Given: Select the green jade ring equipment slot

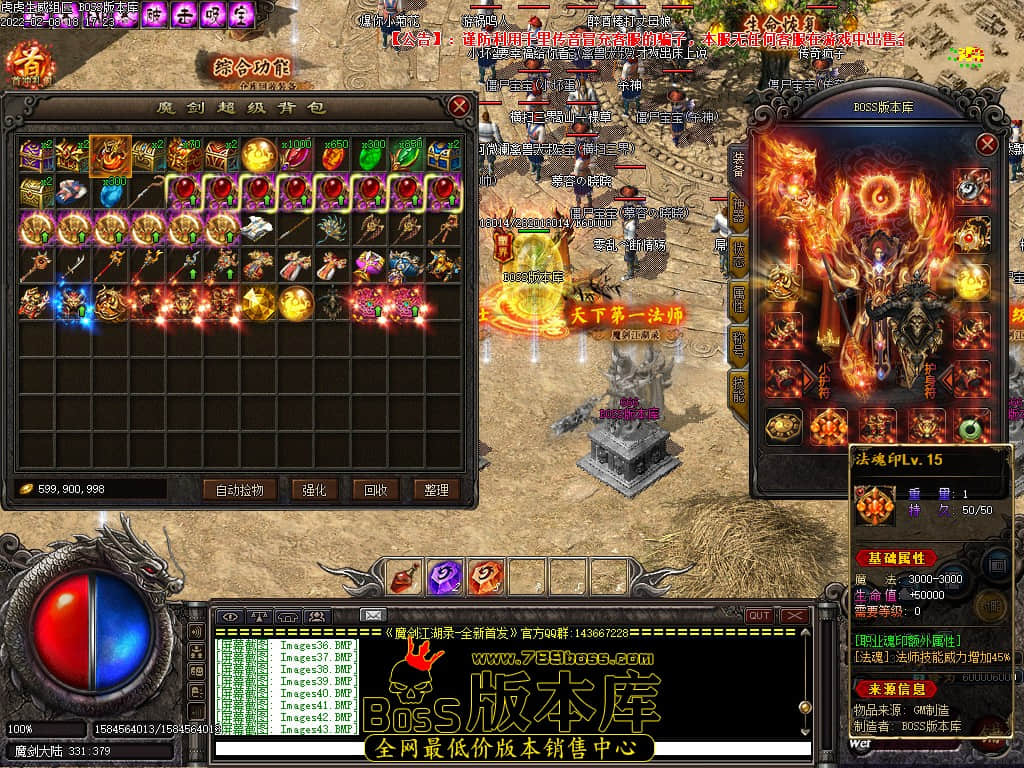Looking at the screenshot, I should 968,427.
